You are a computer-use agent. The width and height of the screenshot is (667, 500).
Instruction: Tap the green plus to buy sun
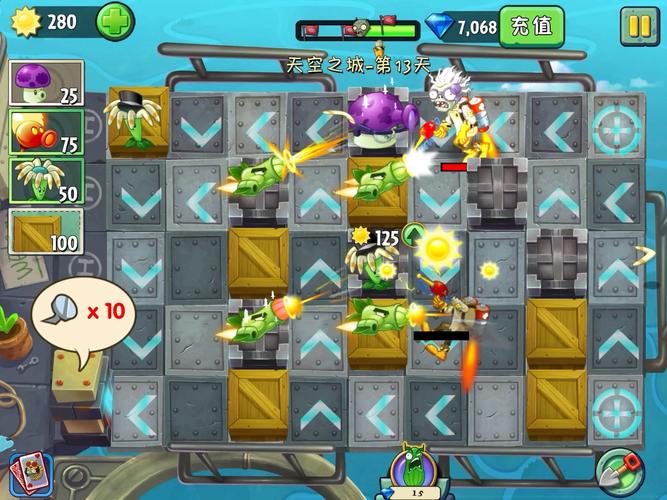[x=115, y=22]
